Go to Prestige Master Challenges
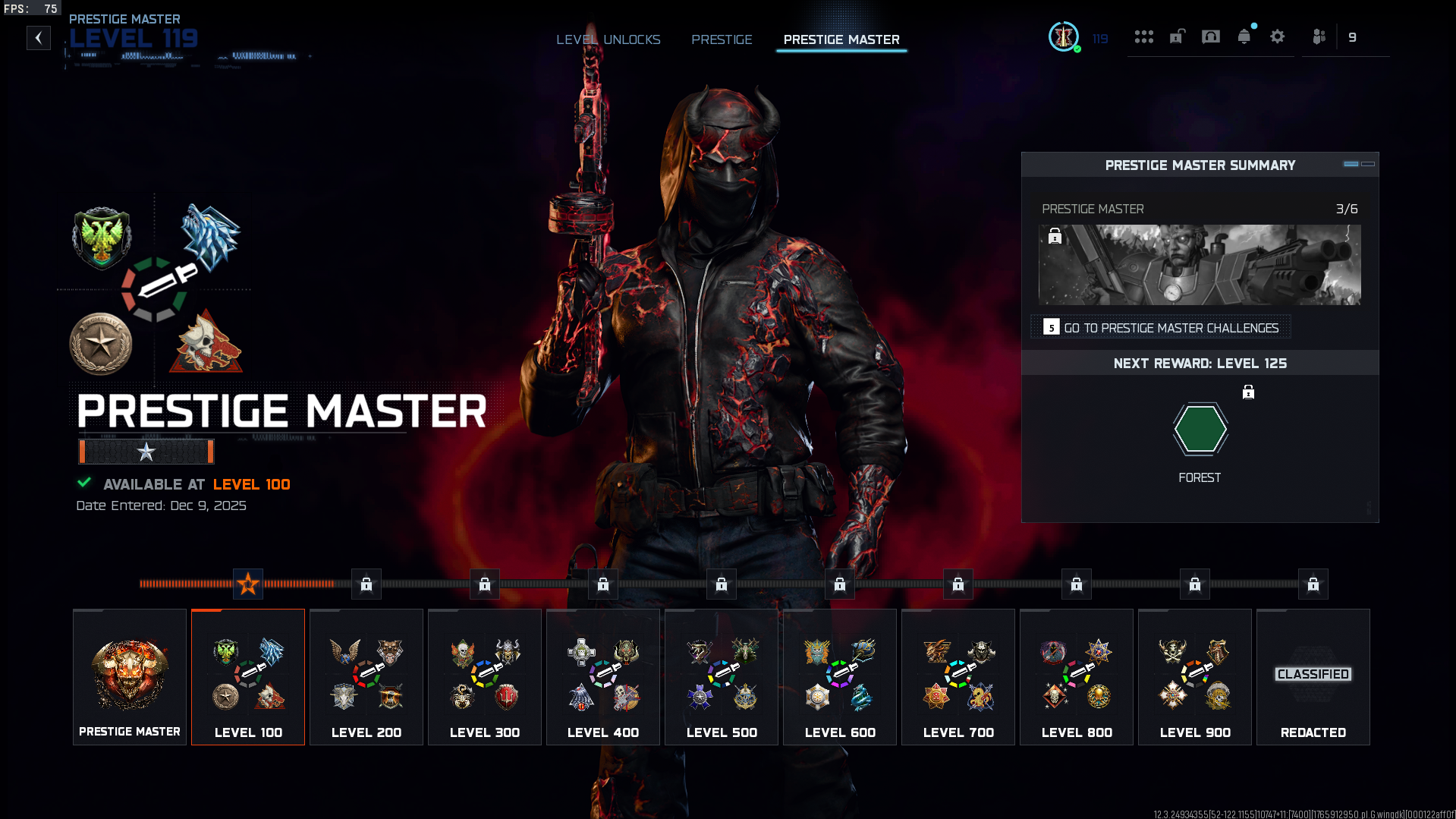1456x819 pixels. pyautogui.click(x=1162, y=328)
